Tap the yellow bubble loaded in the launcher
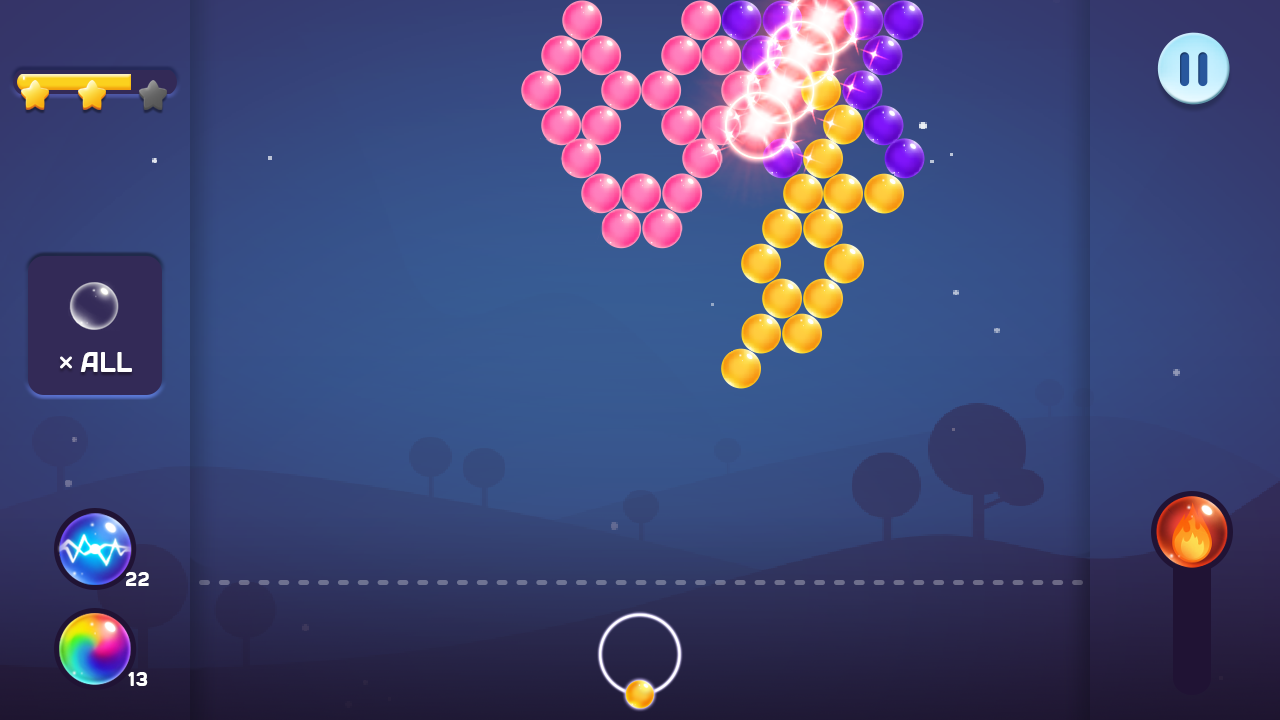The width and height of the screenshot is (1280, 720). tap(639, 692)
